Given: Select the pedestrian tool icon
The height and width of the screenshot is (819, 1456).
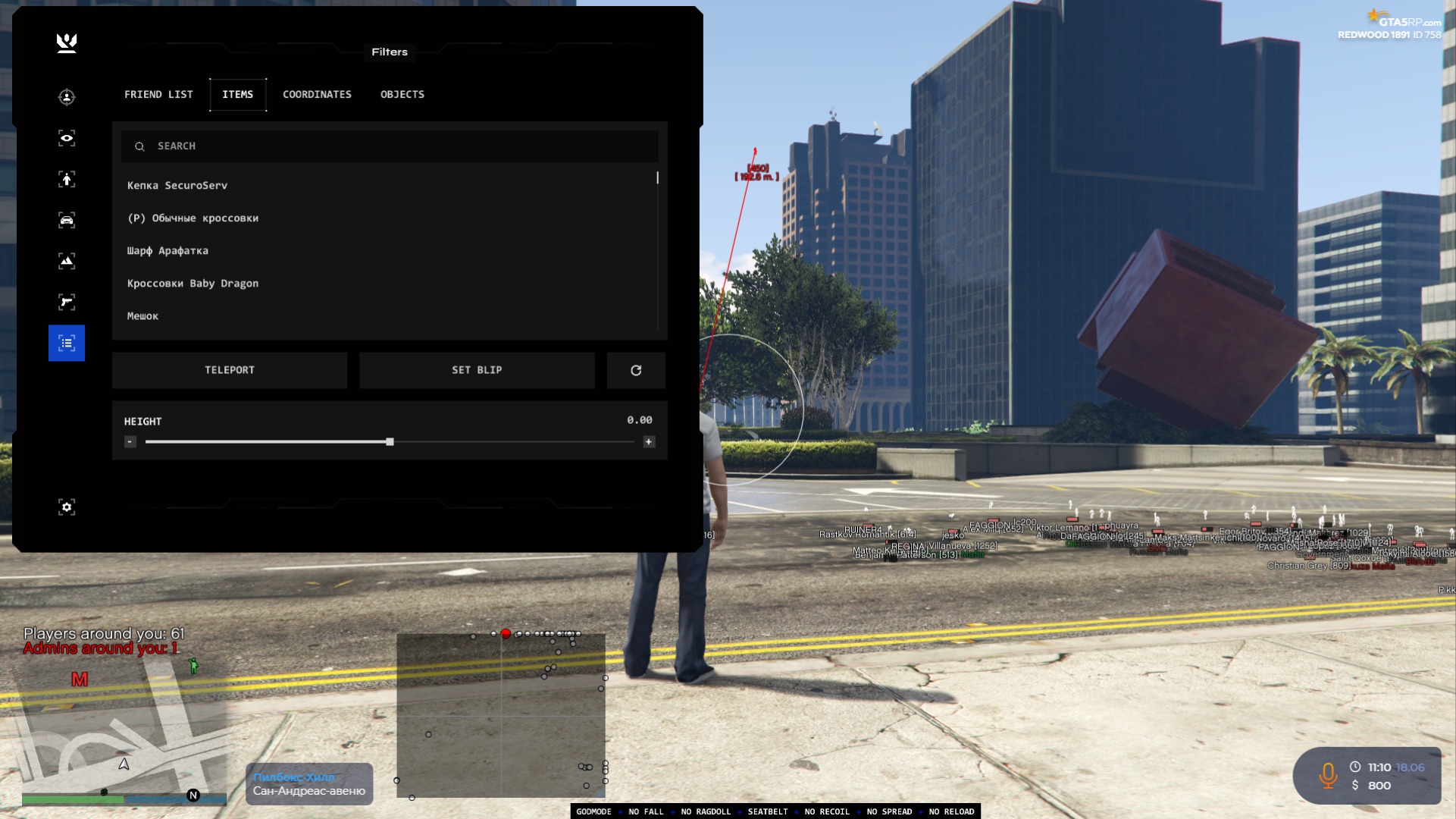Looking at the screenshot, I should click(x=67, y=180).
